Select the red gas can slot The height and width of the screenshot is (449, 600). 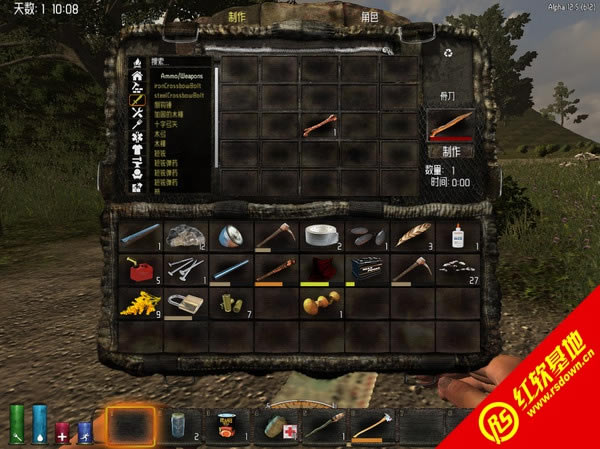pos(137,270)
